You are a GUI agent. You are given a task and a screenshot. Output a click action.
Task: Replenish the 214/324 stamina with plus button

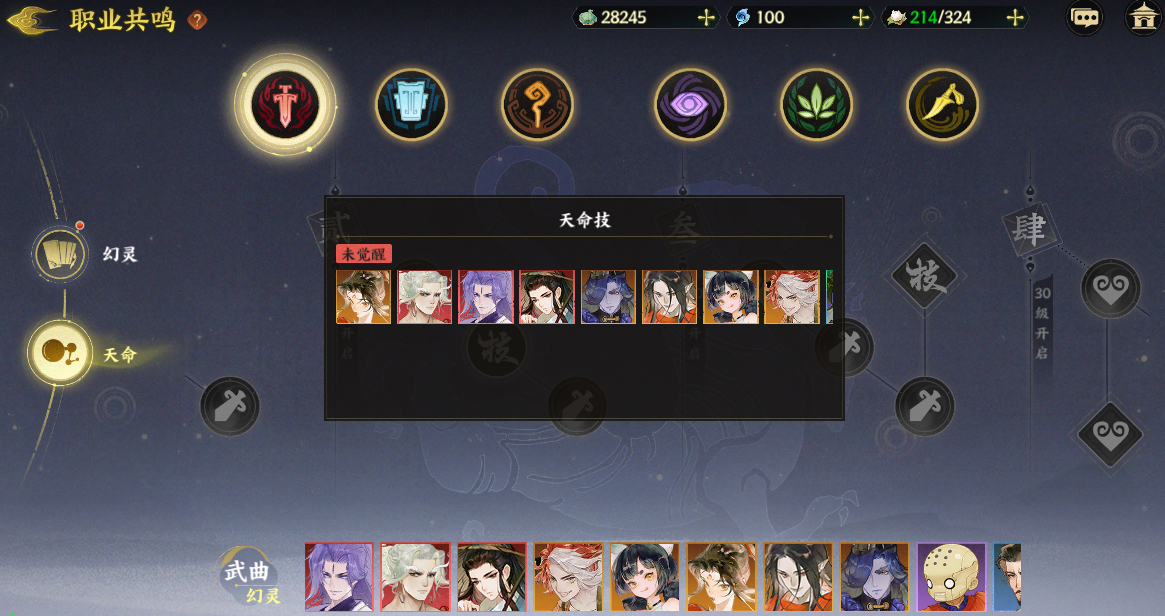tap(1015, 18)
